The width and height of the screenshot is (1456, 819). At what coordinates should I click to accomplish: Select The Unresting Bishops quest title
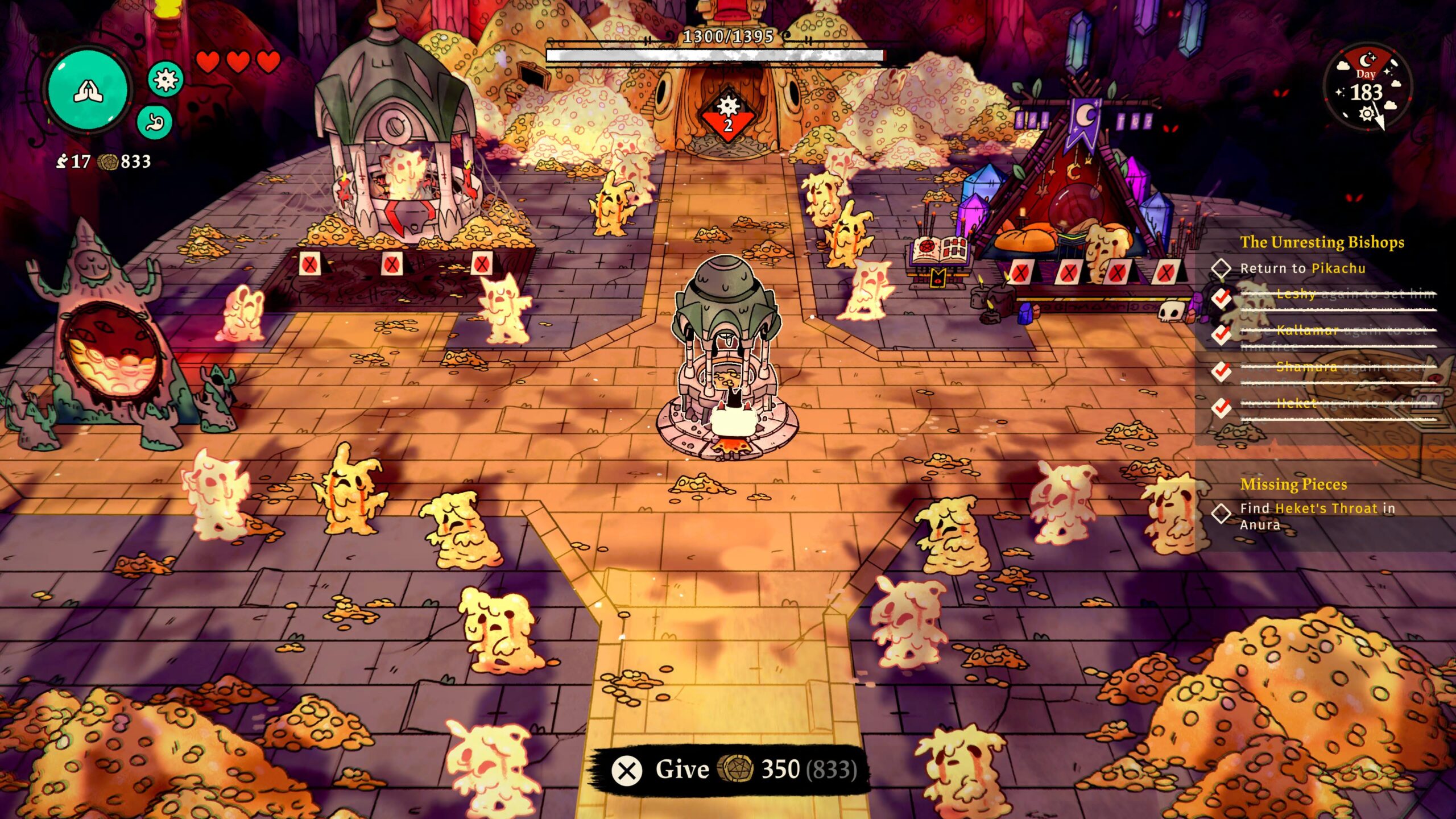coord(1322,242)
